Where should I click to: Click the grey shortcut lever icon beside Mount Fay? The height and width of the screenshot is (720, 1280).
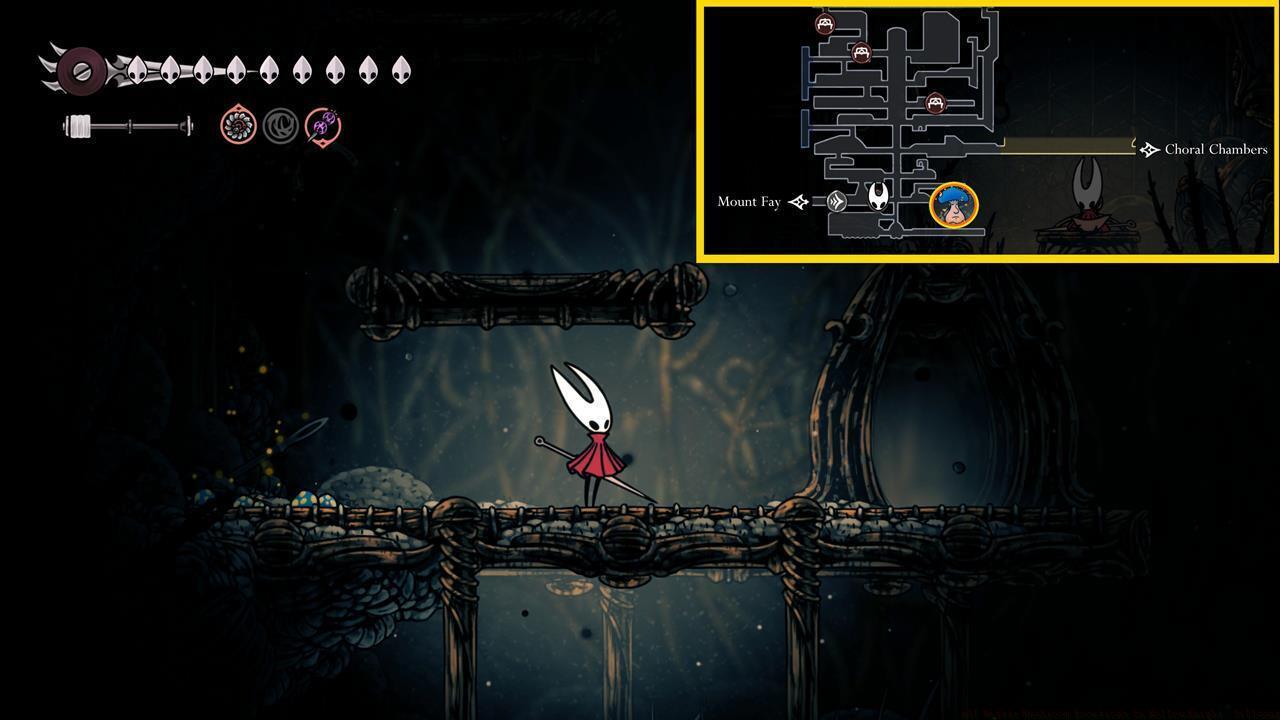coord(838,200)
